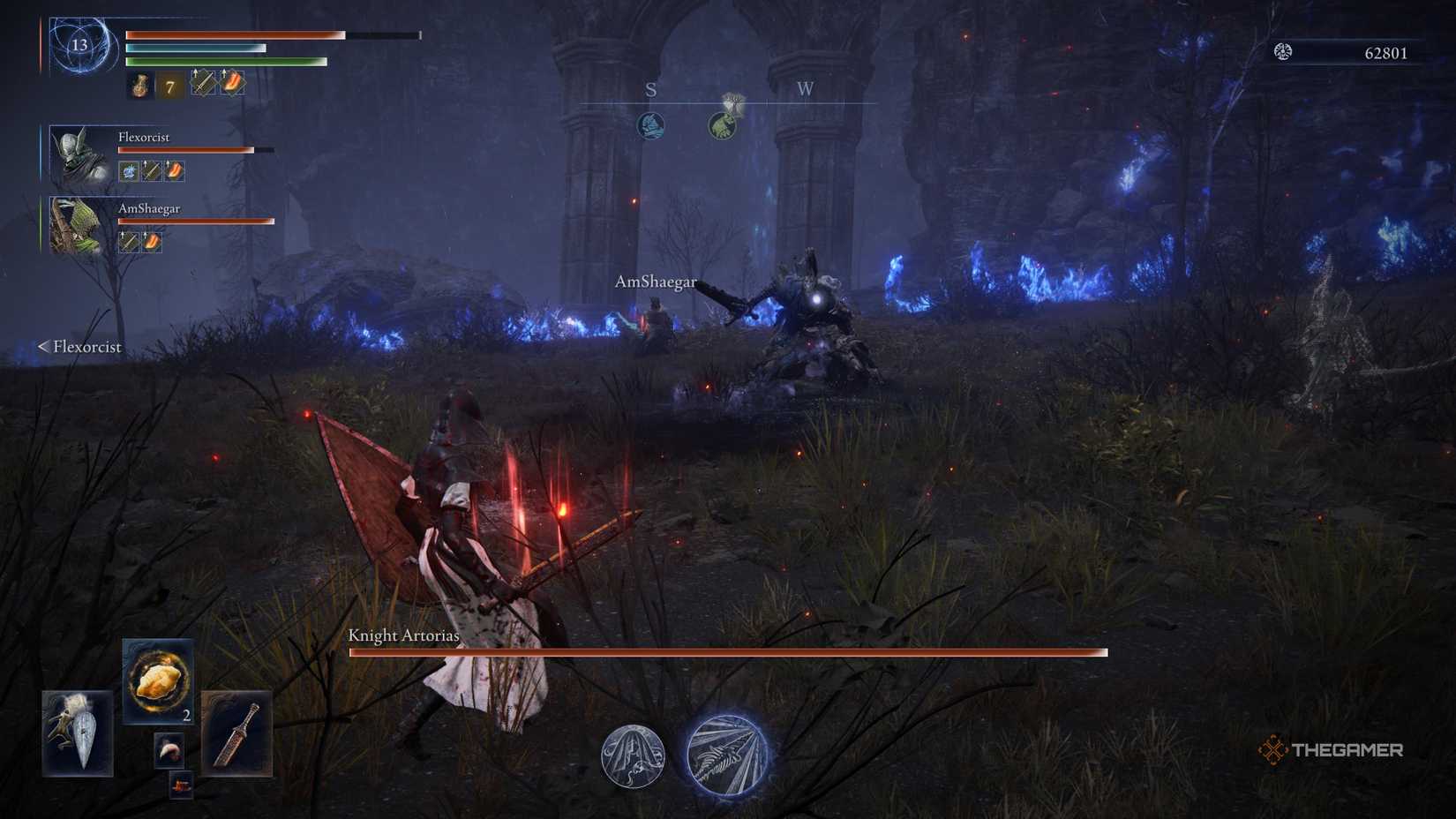Image resolution: width=1456 pixels, height=819 pixels.
Task: Click the sword attack-boost buff icon
Action: tap(205, 83)
